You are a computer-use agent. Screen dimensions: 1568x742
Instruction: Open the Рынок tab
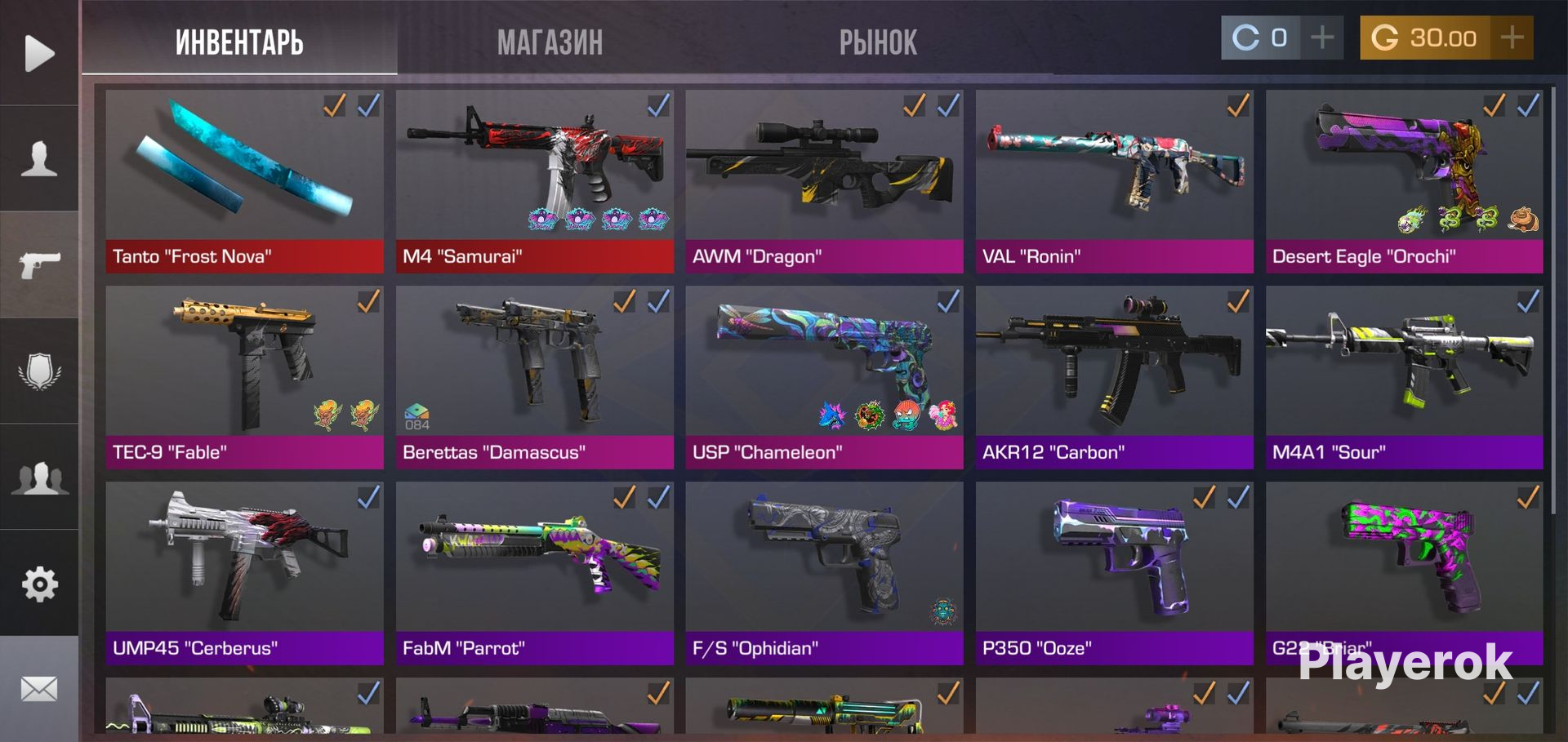point(878,42)
